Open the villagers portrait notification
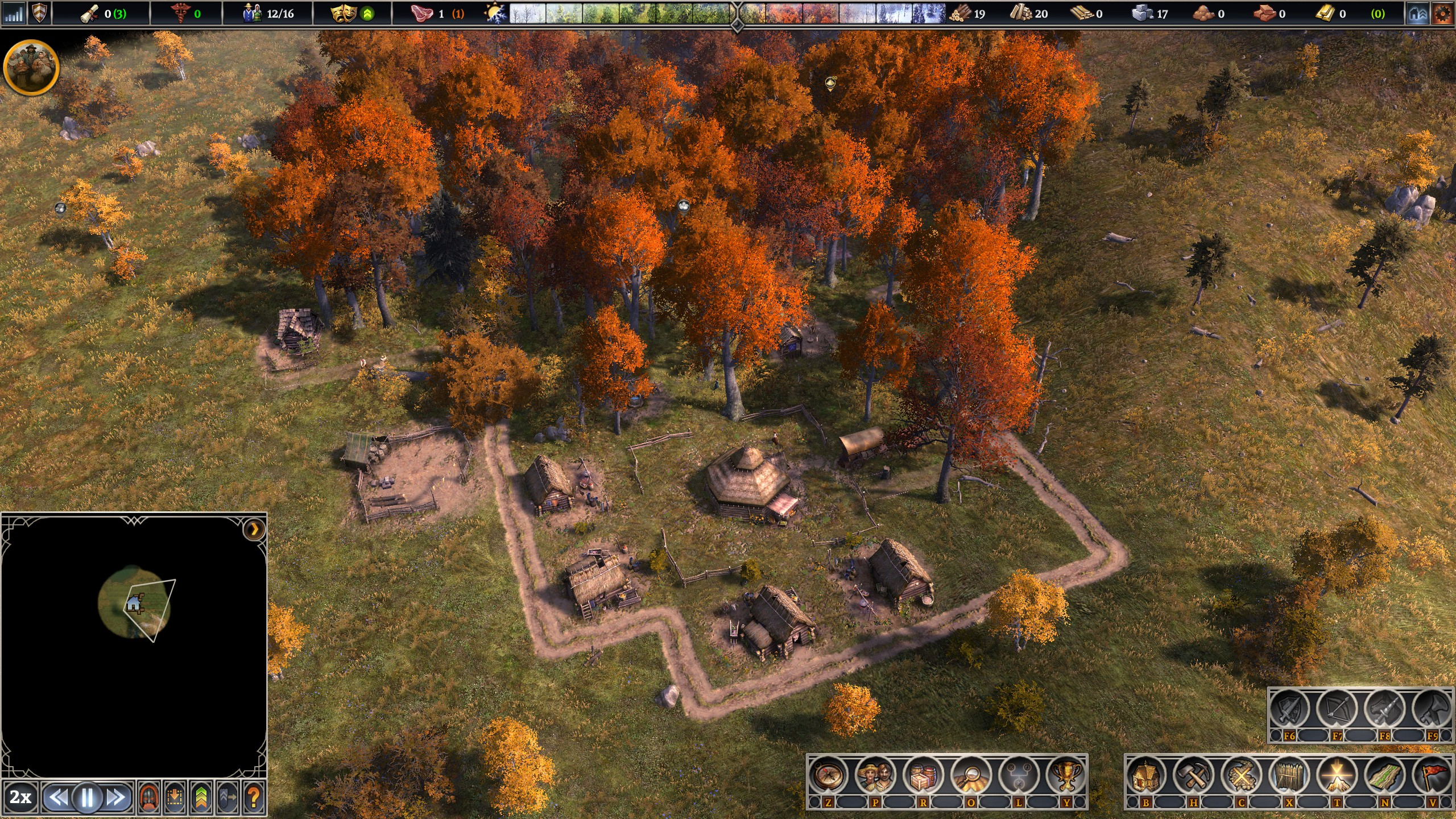The height and width of the screenshot is (819, 1456). (x=31, y=67)
